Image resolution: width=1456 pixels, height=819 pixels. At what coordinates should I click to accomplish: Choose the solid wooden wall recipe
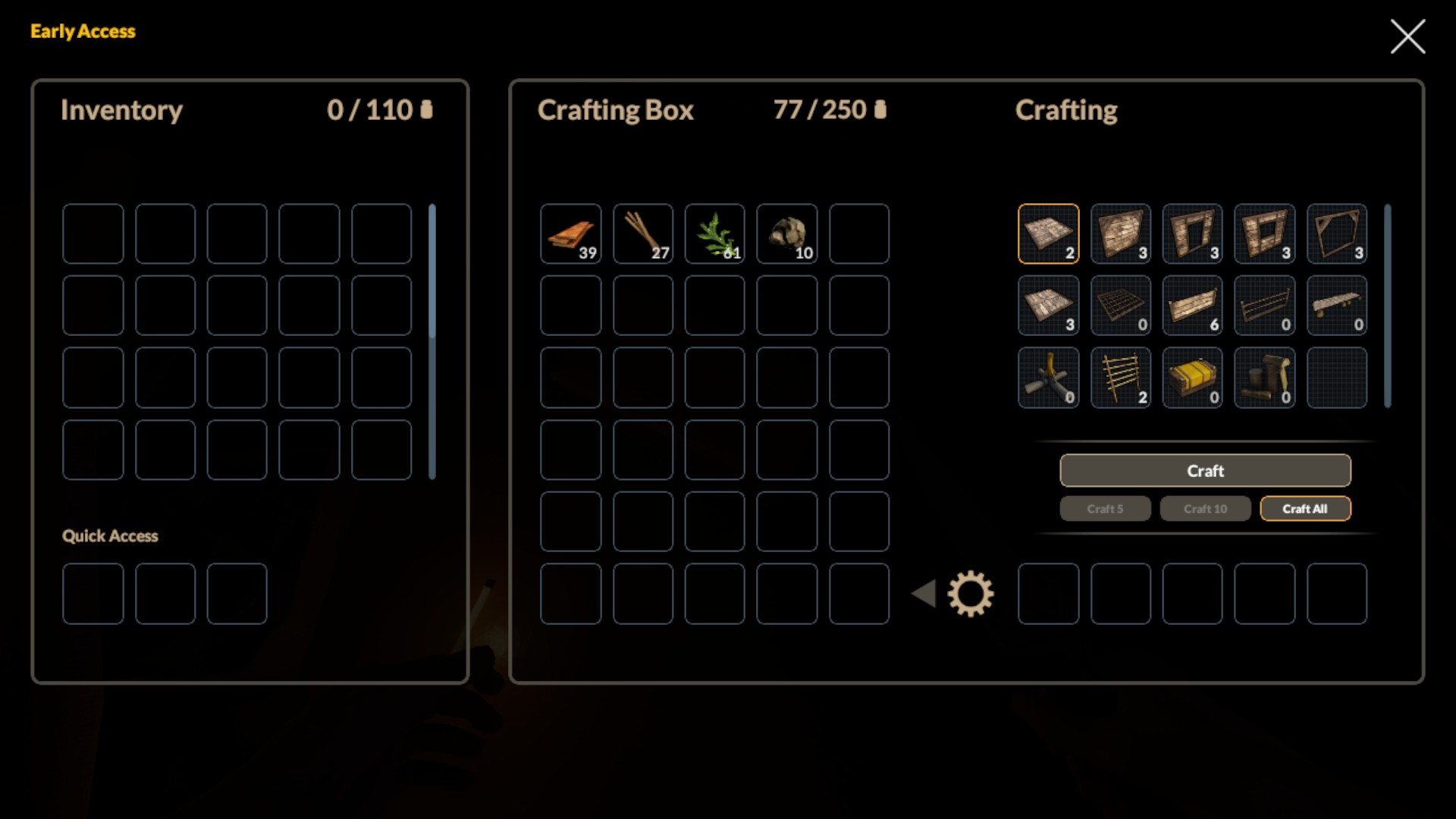click(1121, 234)
